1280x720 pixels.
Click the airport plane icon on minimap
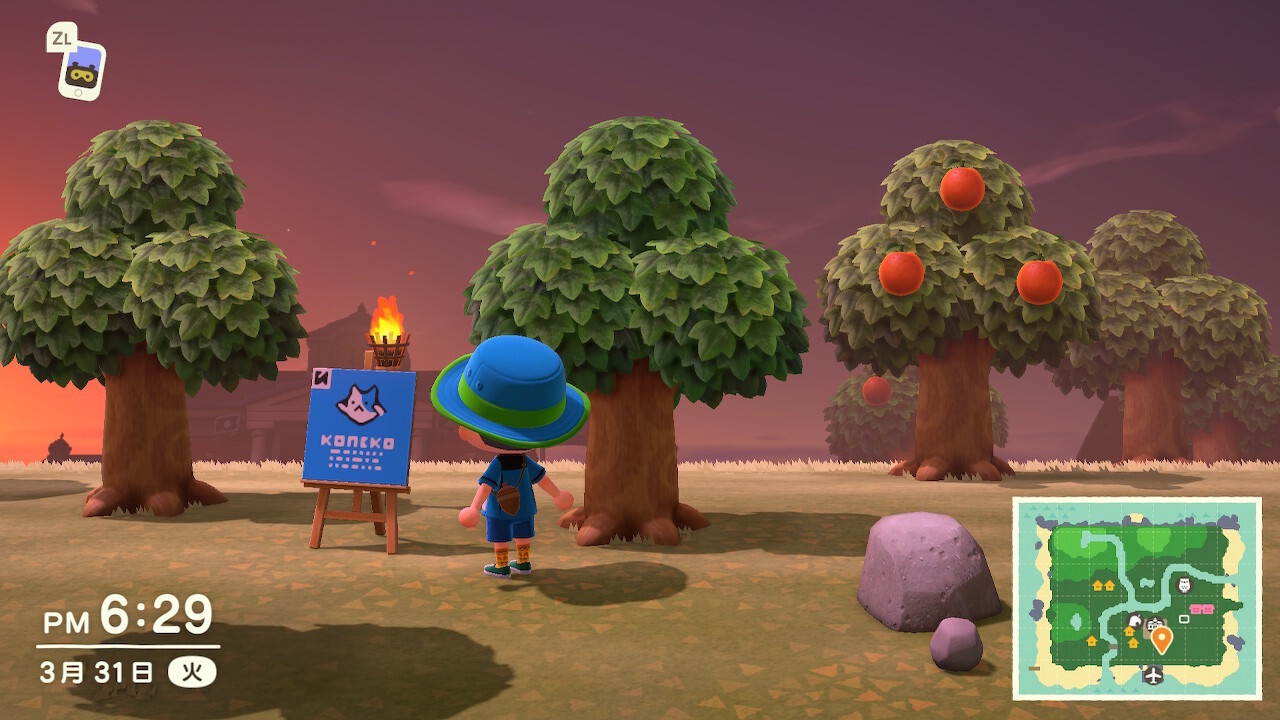pyautogui.click(x=1153, y=676)
